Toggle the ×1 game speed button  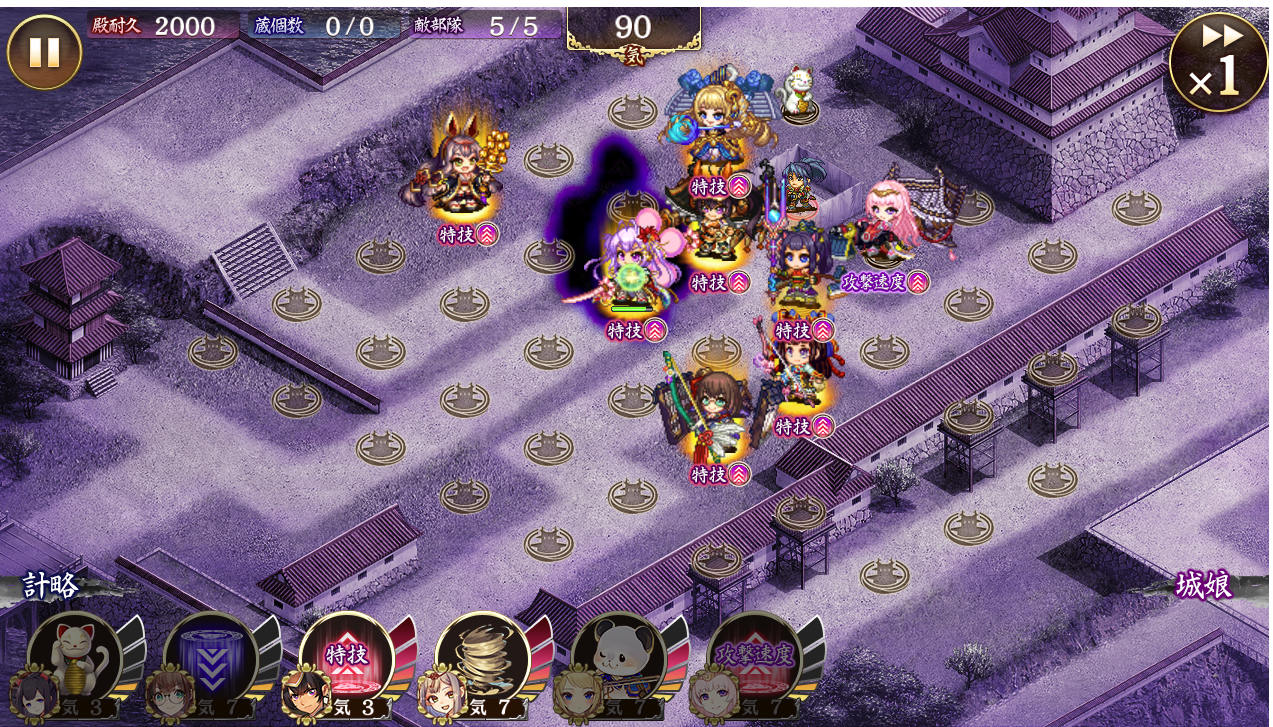click(x=1217, y=62)
